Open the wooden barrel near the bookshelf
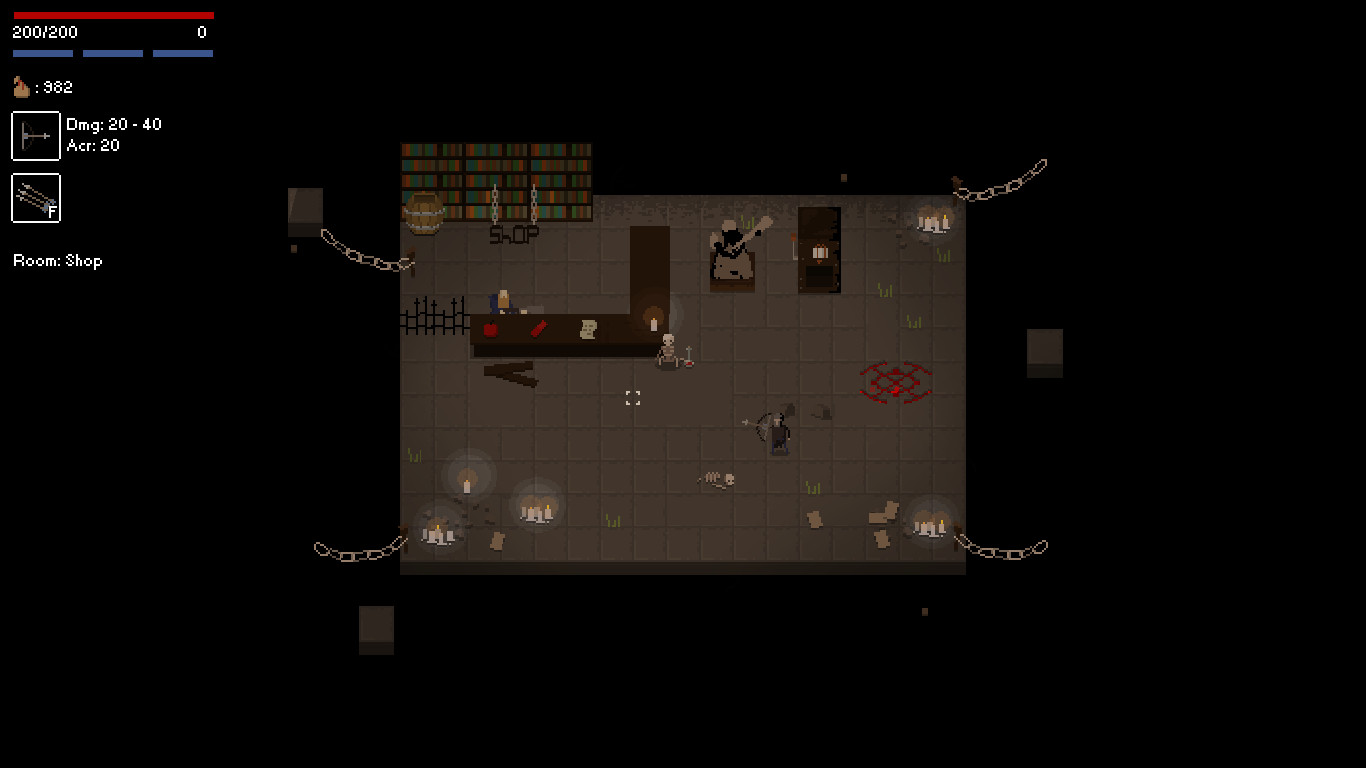The image size is (1366, 768). click(426, 213)
